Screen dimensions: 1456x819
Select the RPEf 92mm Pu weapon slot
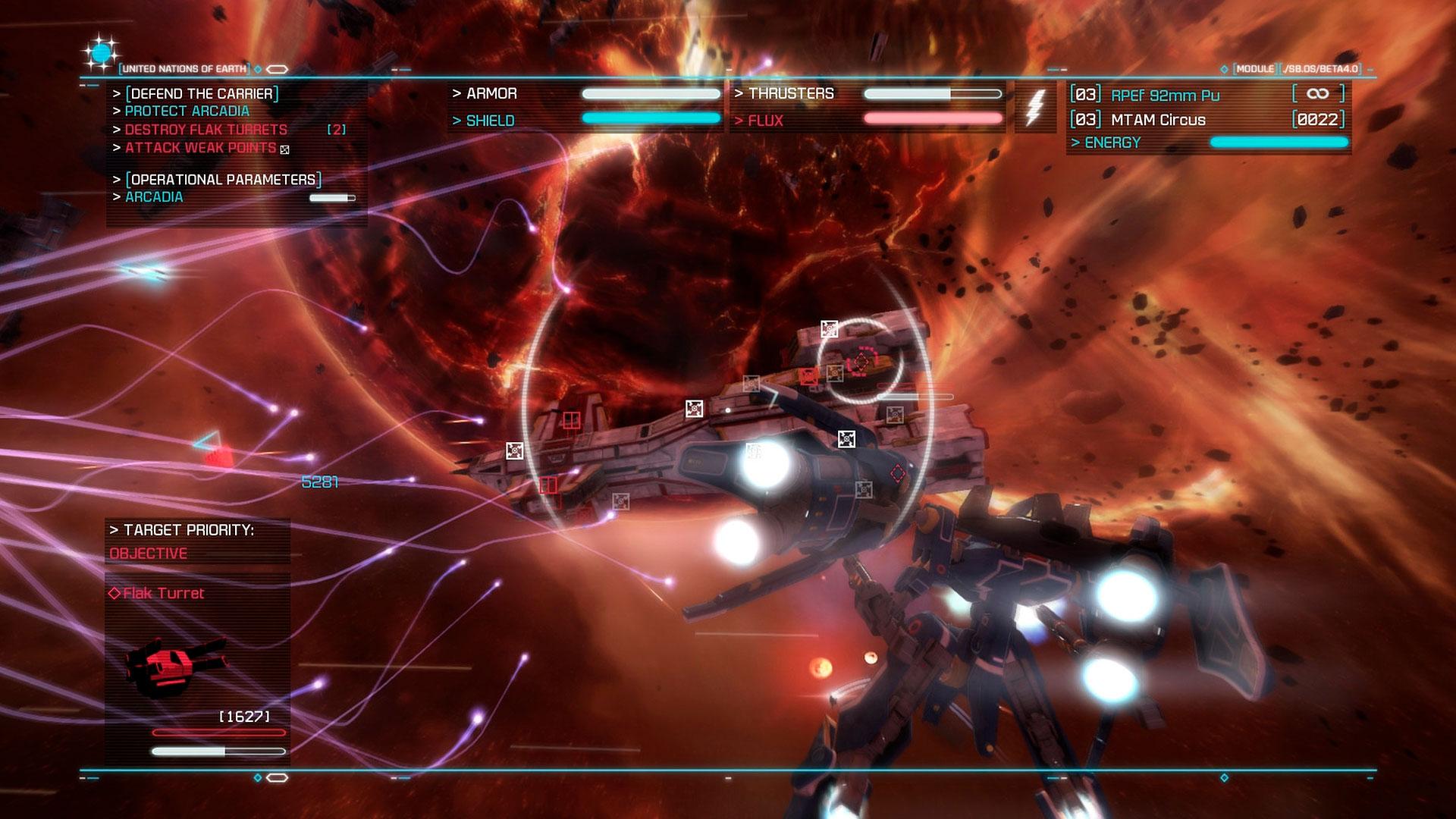pyautogui.click(x=1165, y=96)
